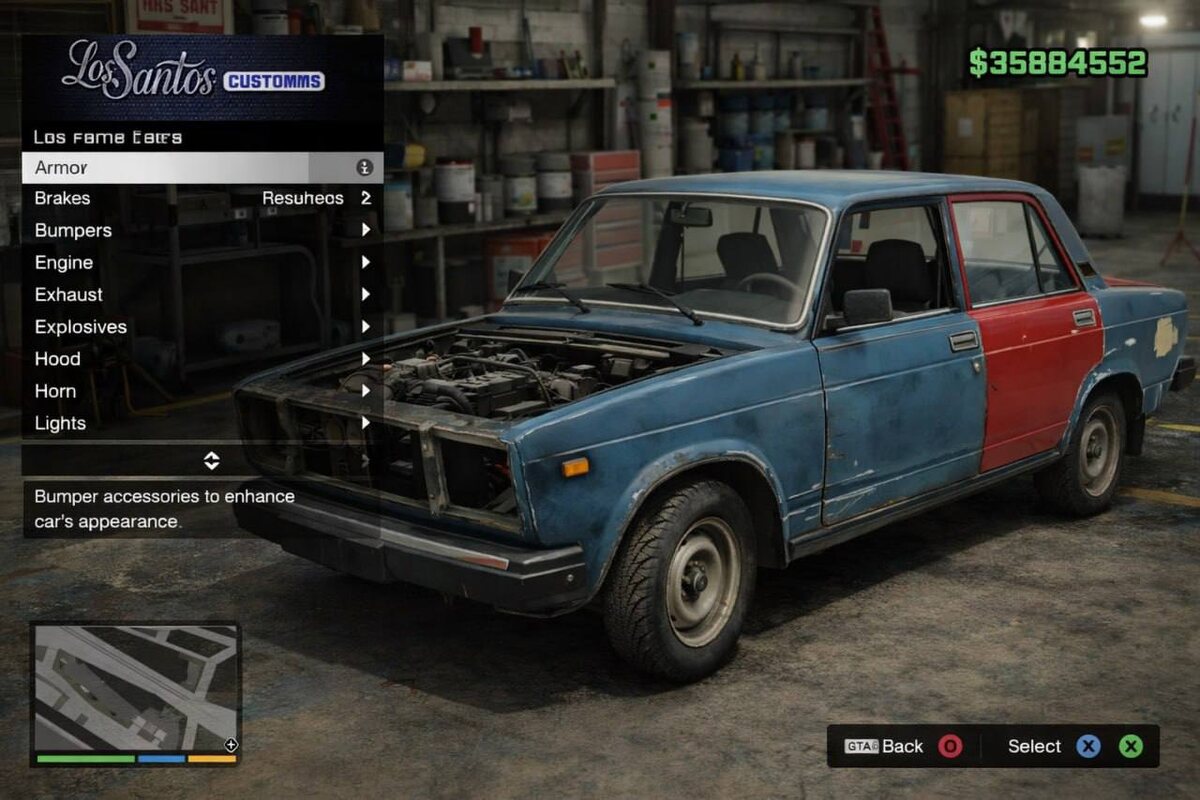Open the Brakes upgrade category
Viewport: 1200px width, 800px height.
coord(202,198)
